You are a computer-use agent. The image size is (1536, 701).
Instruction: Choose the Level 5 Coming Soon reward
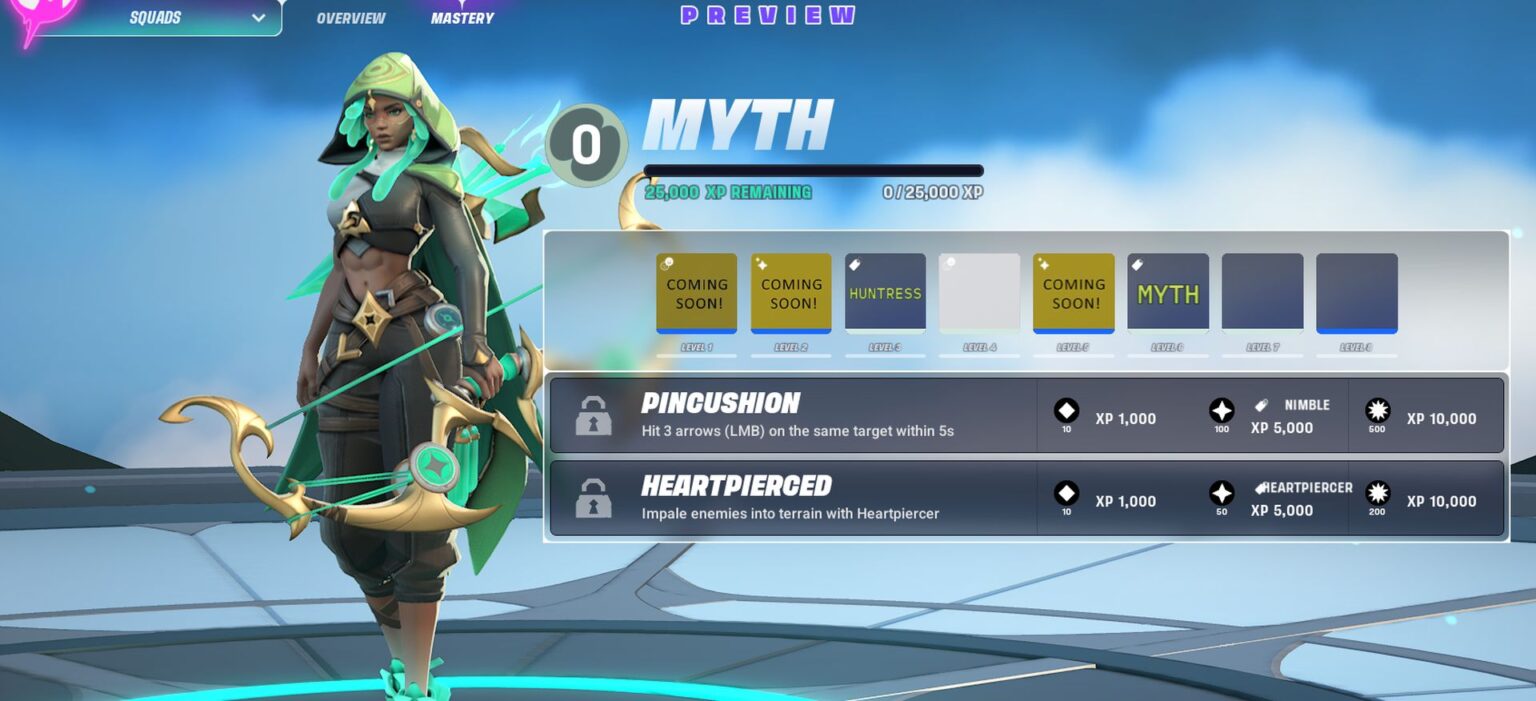1073,293
